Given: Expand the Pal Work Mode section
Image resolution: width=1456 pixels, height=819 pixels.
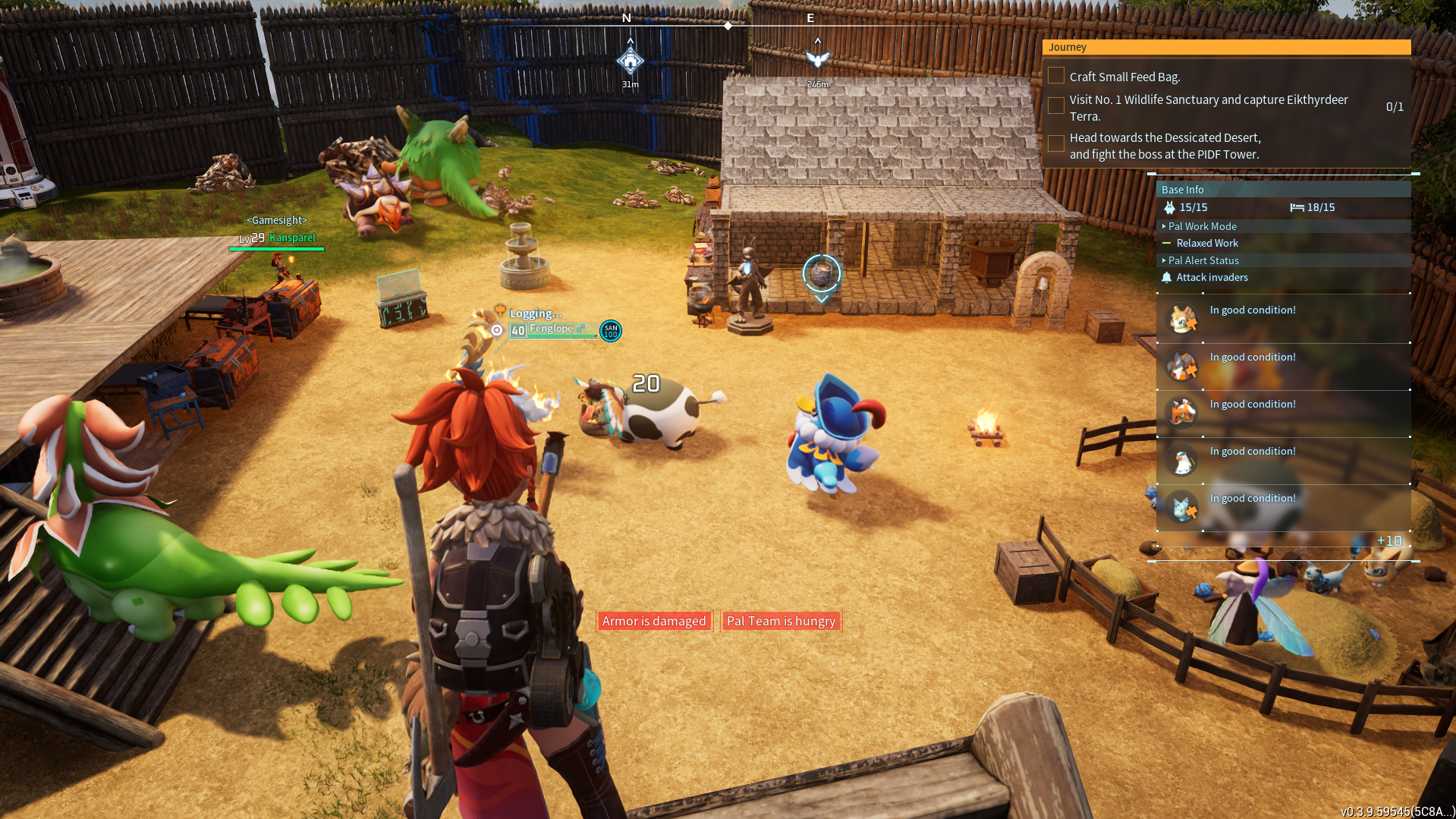Looking at the screenshot, I should point(1202,226).
